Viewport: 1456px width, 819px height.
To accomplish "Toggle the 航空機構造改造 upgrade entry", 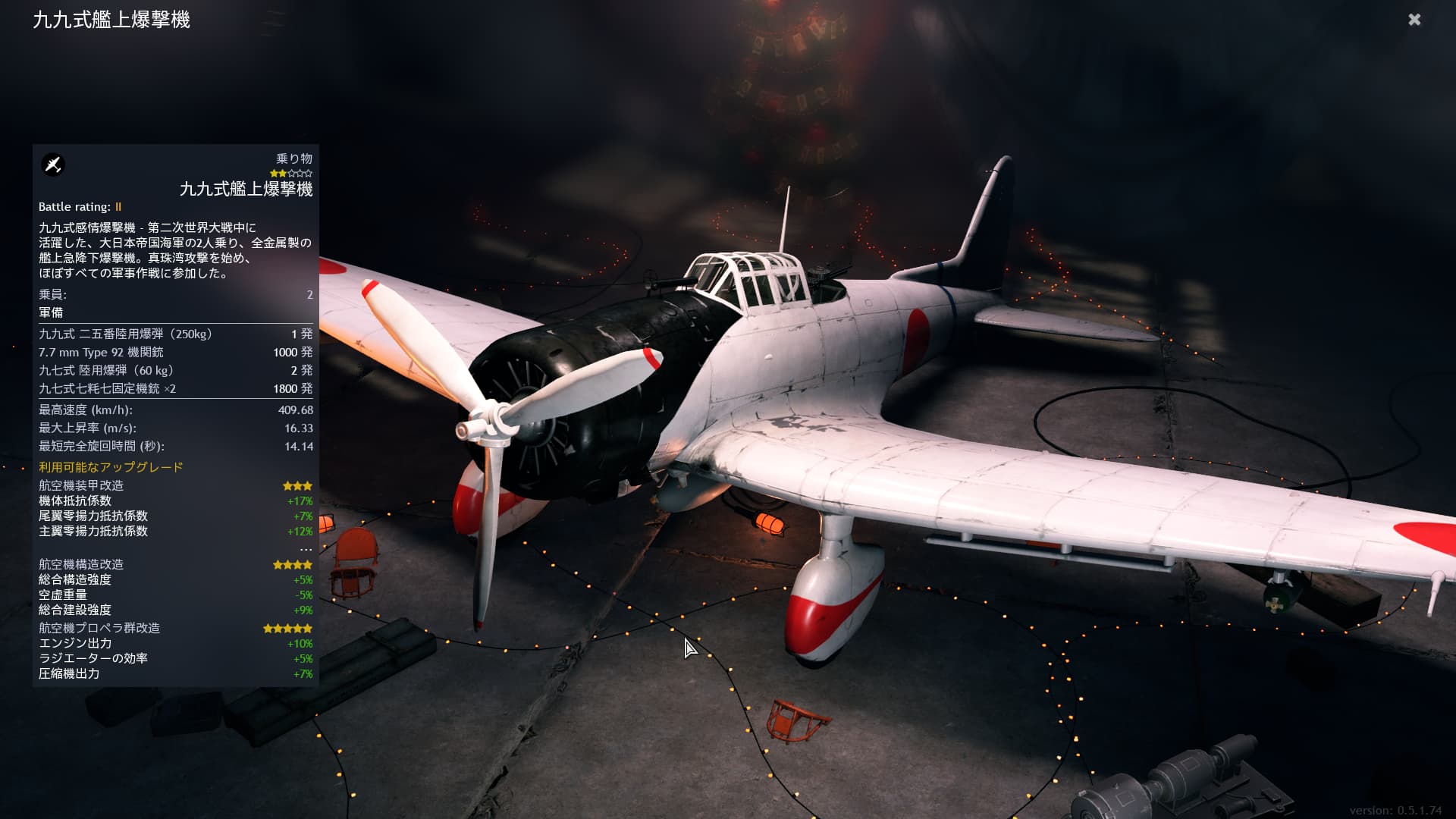I will (79, 564).
